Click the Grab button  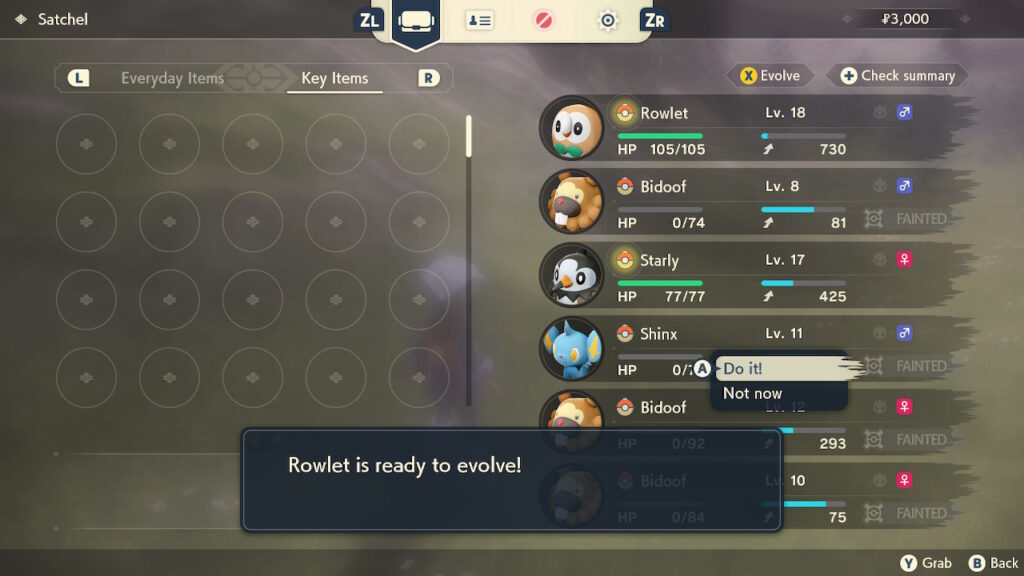[x=926, y=563]
